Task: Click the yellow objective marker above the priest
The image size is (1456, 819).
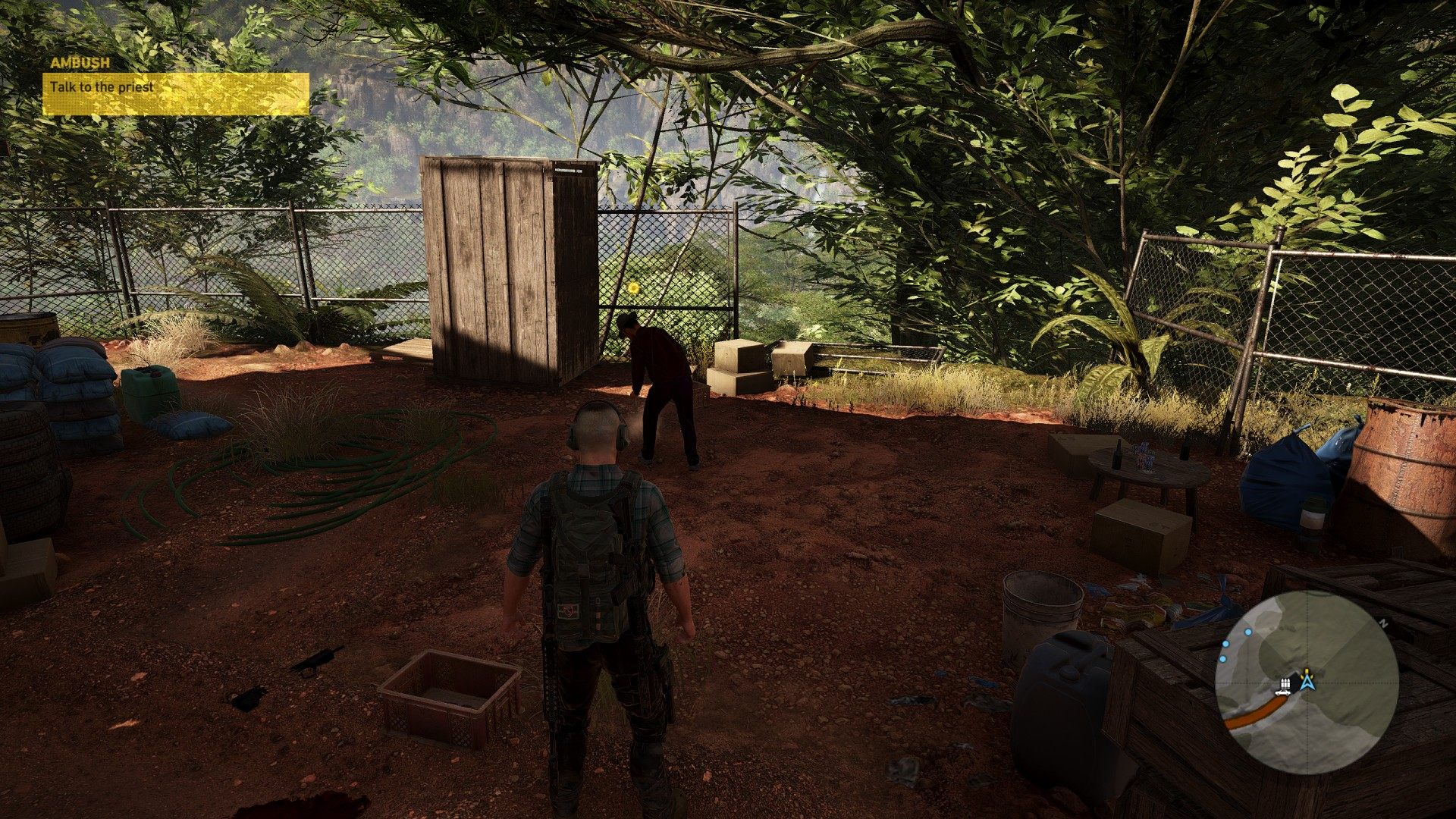Action: coord(634,288)
